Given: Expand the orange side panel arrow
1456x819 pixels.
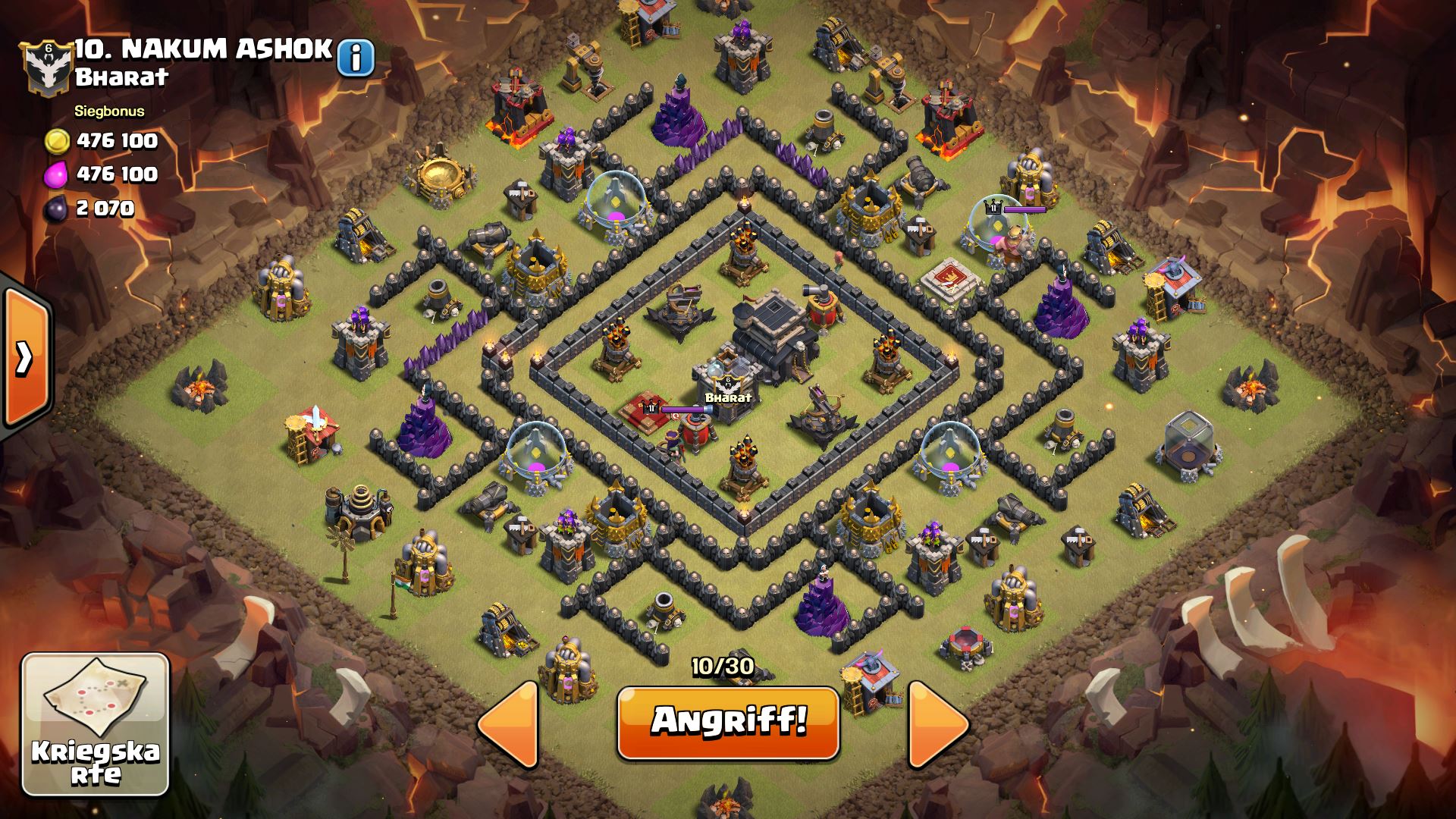Looking at the screenshot, I should (x=25, y=356).
